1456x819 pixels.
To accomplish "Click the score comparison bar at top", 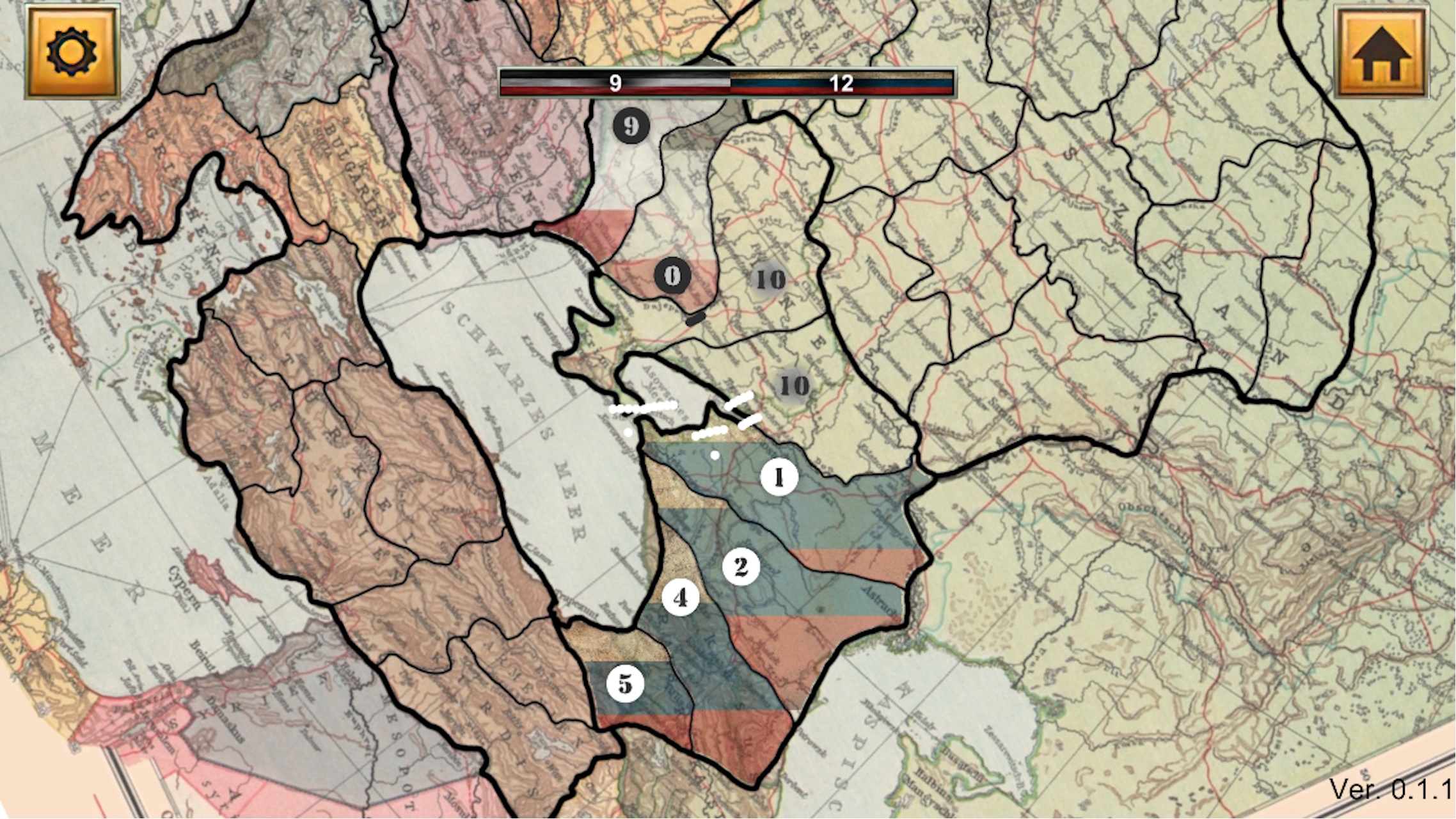I will (x=729, y=84).
